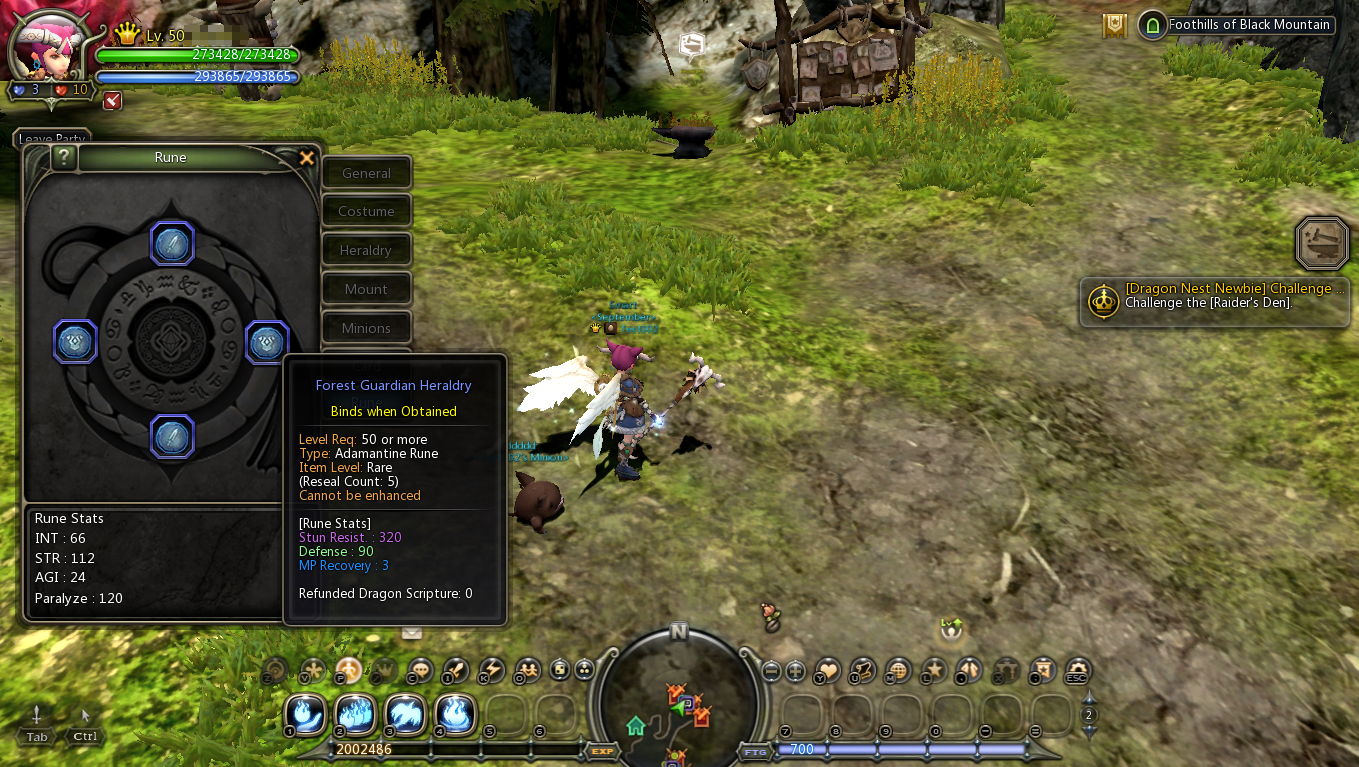Choose the right rune slot

click(x=267, y=342)
